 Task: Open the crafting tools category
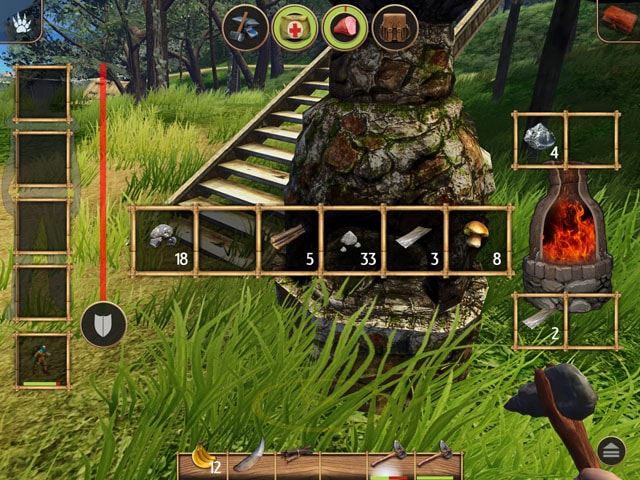[245, 26]
